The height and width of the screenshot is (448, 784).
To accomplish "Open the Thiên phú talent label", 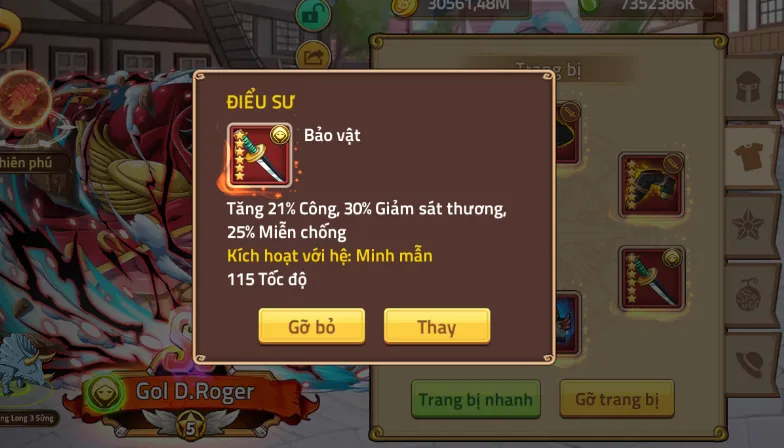I will click(x=32, y=162).
